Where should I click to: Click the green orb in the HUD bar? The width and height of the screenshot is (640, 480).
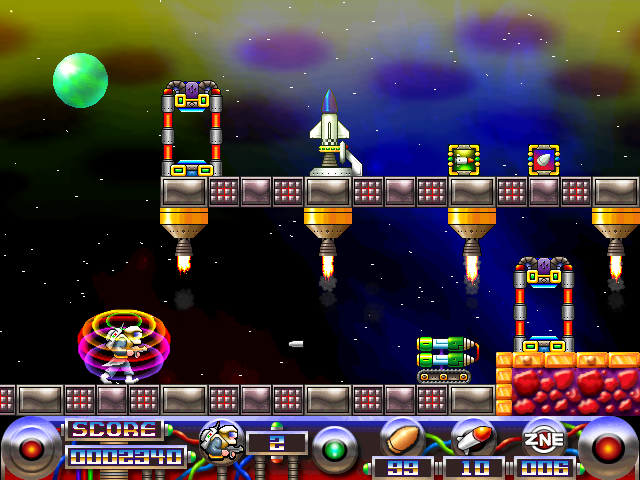click(x=334, y=445)
